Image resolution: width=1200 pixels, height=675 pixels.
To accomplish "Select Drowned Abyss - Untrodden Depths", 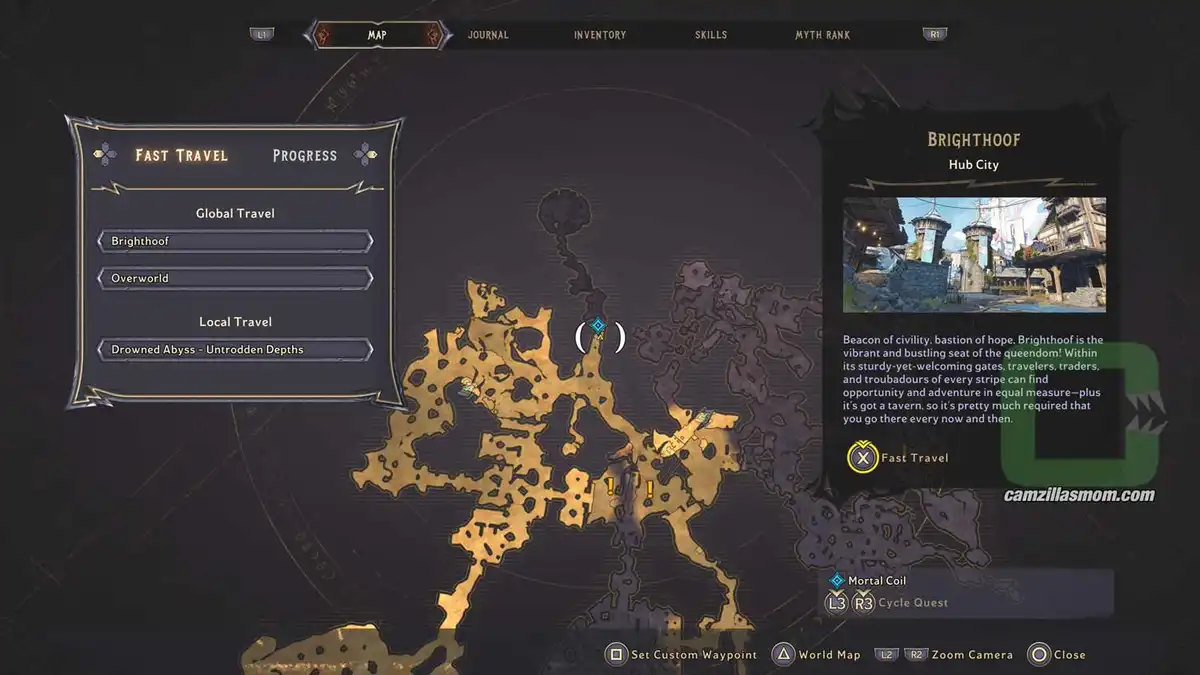I will [235, 350].
